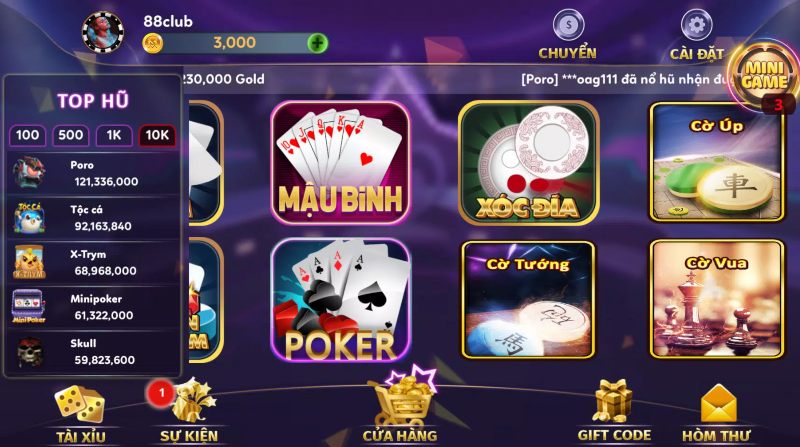This screenshot has width=800, height=447.
Task: Open the Cài Đặt settings gear
Action: [x=696, y=25]
